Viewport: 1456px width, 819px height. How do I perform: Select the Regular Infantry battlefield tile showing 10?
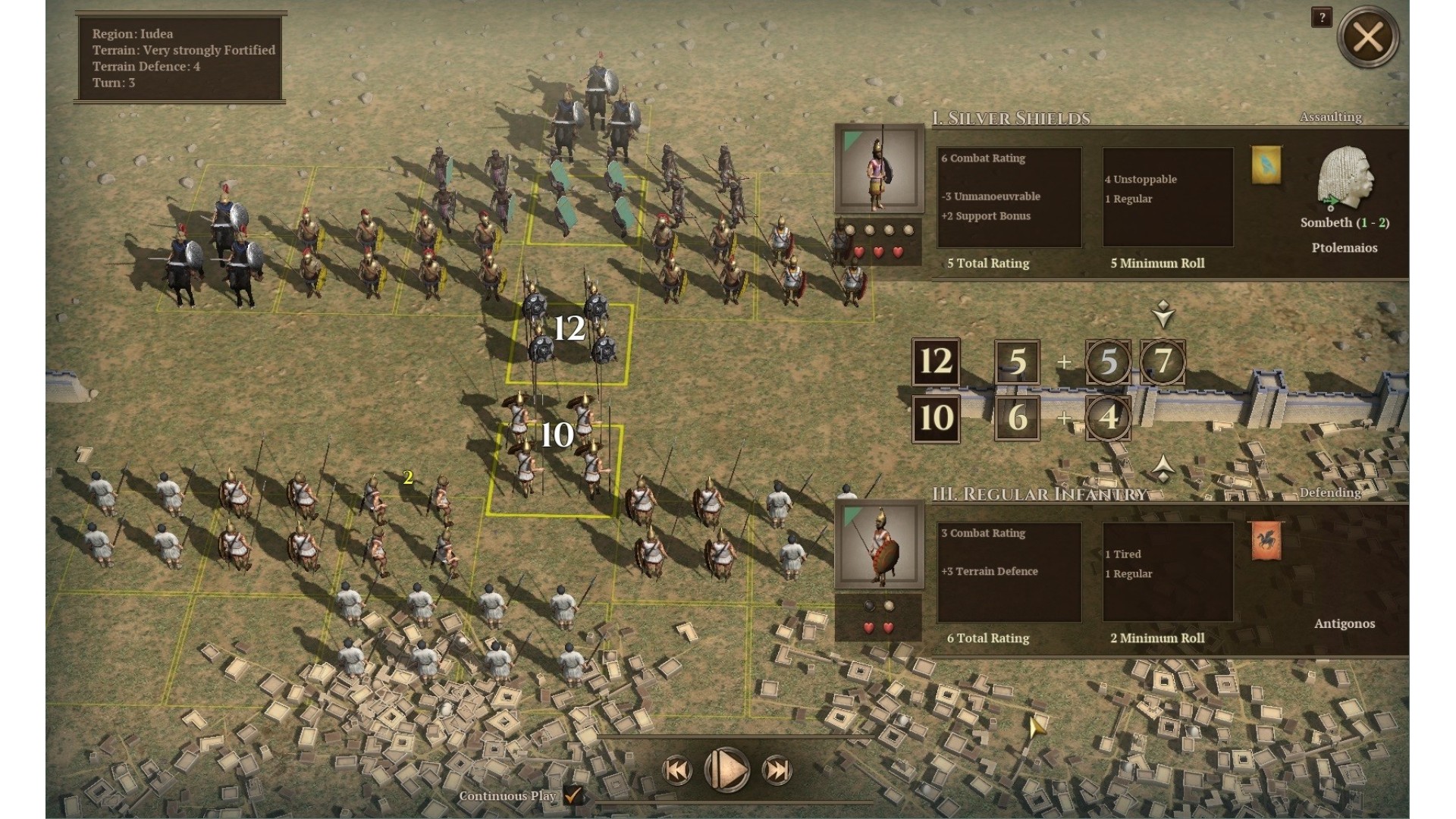point(555,469)
